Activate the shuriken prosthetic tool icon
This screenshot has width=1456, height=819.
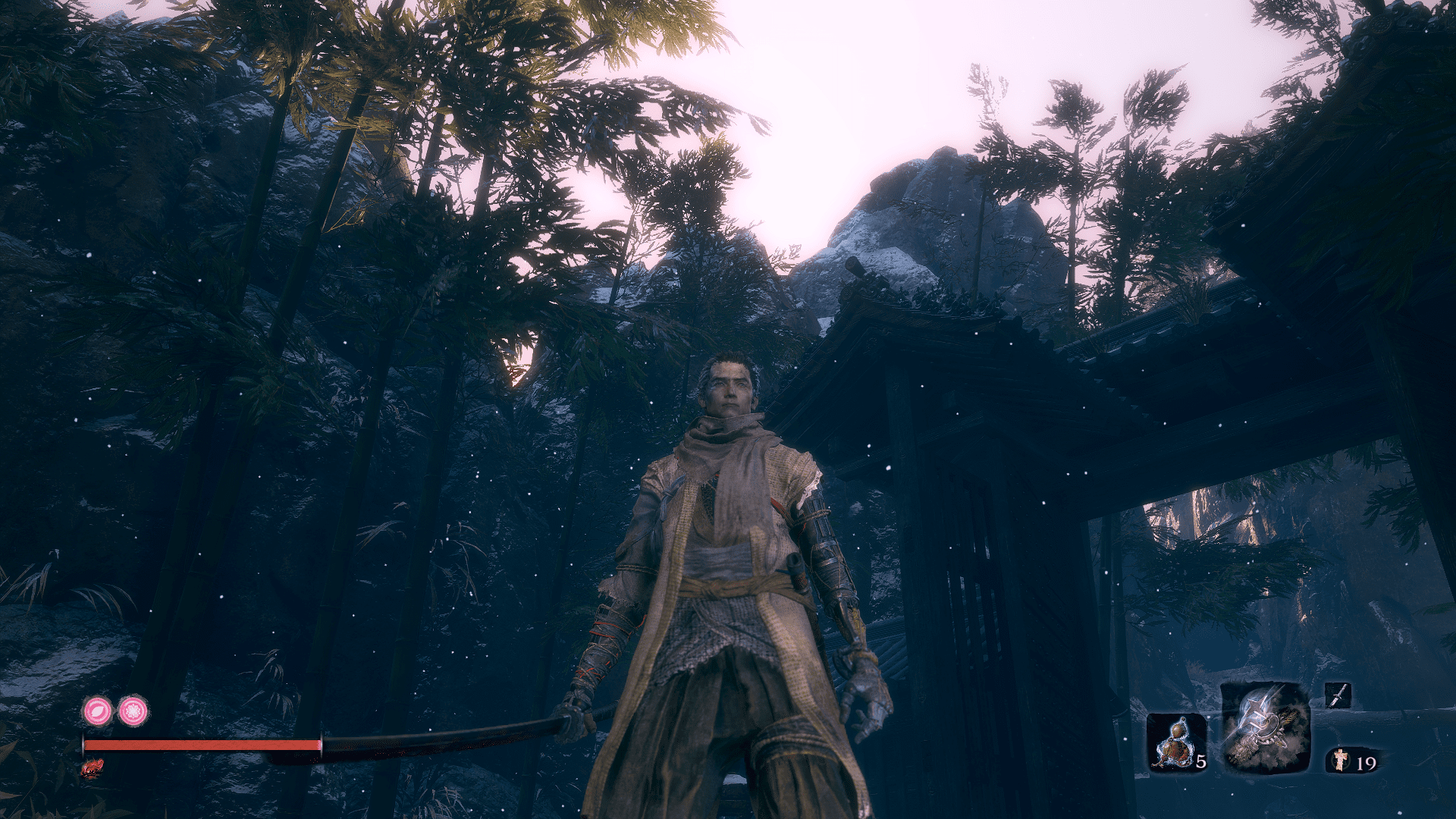click(1265, 728)
